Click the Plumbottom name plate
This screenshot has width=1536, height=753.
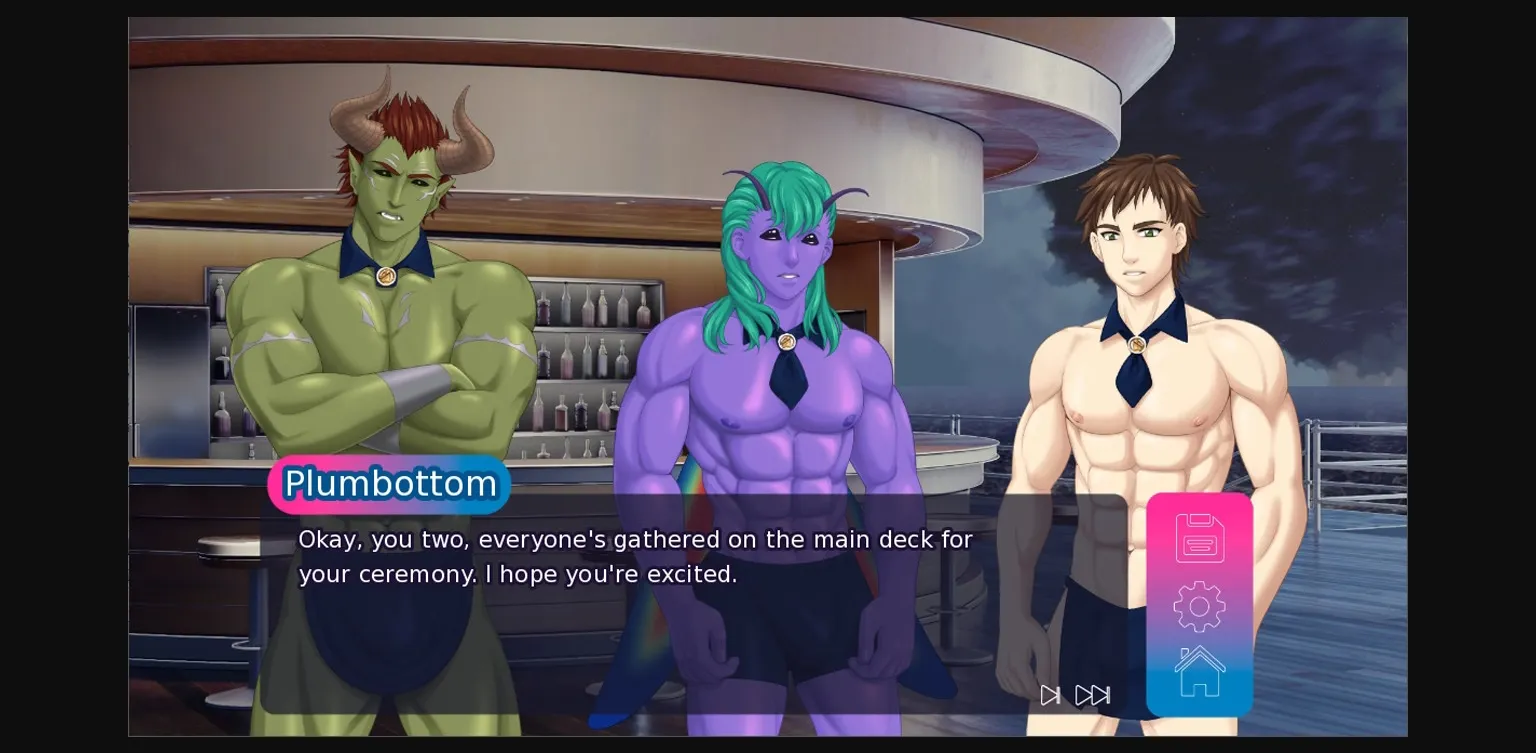pos(389,484)
